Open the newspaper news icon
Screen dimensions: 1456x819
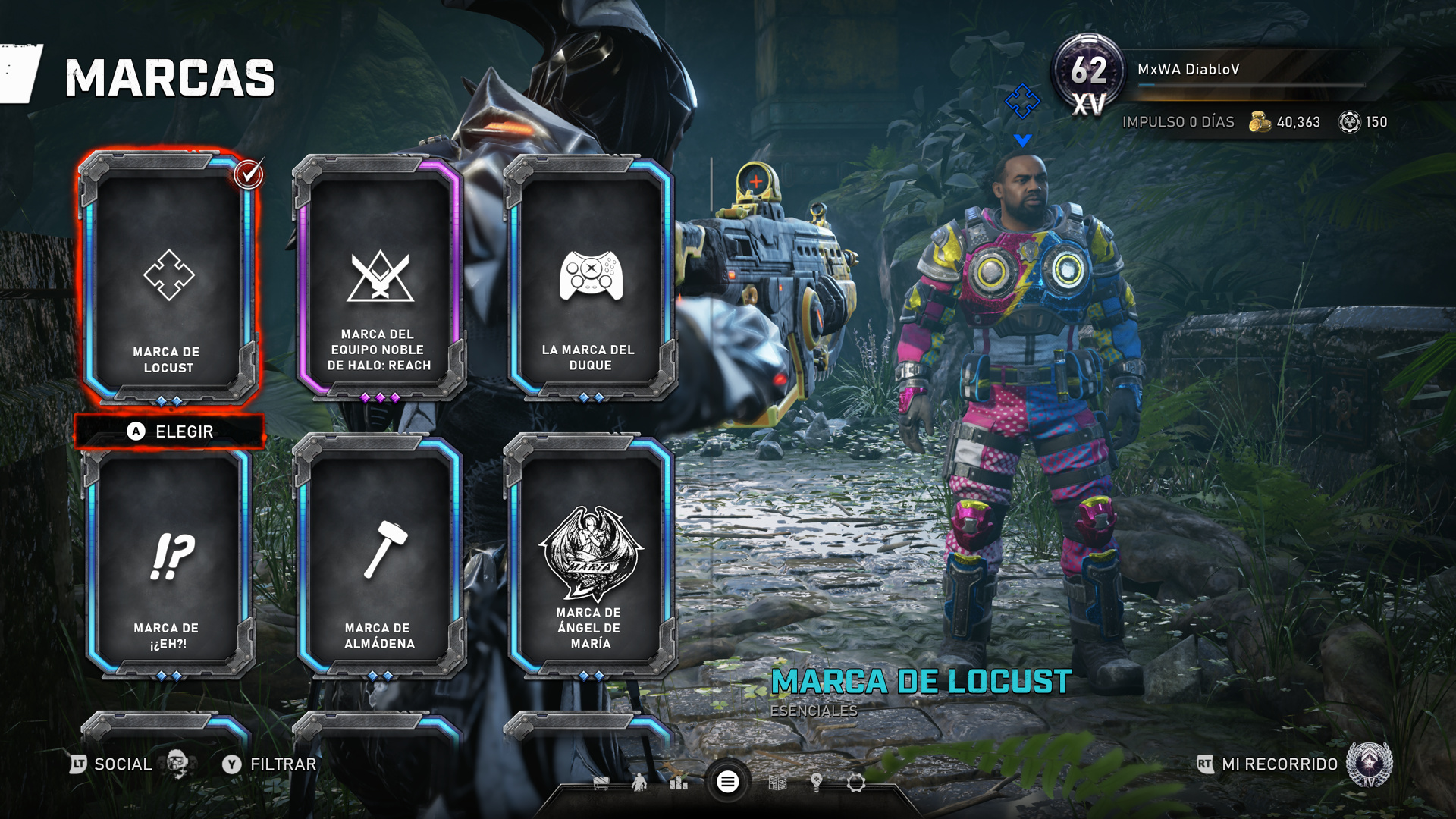777,783
